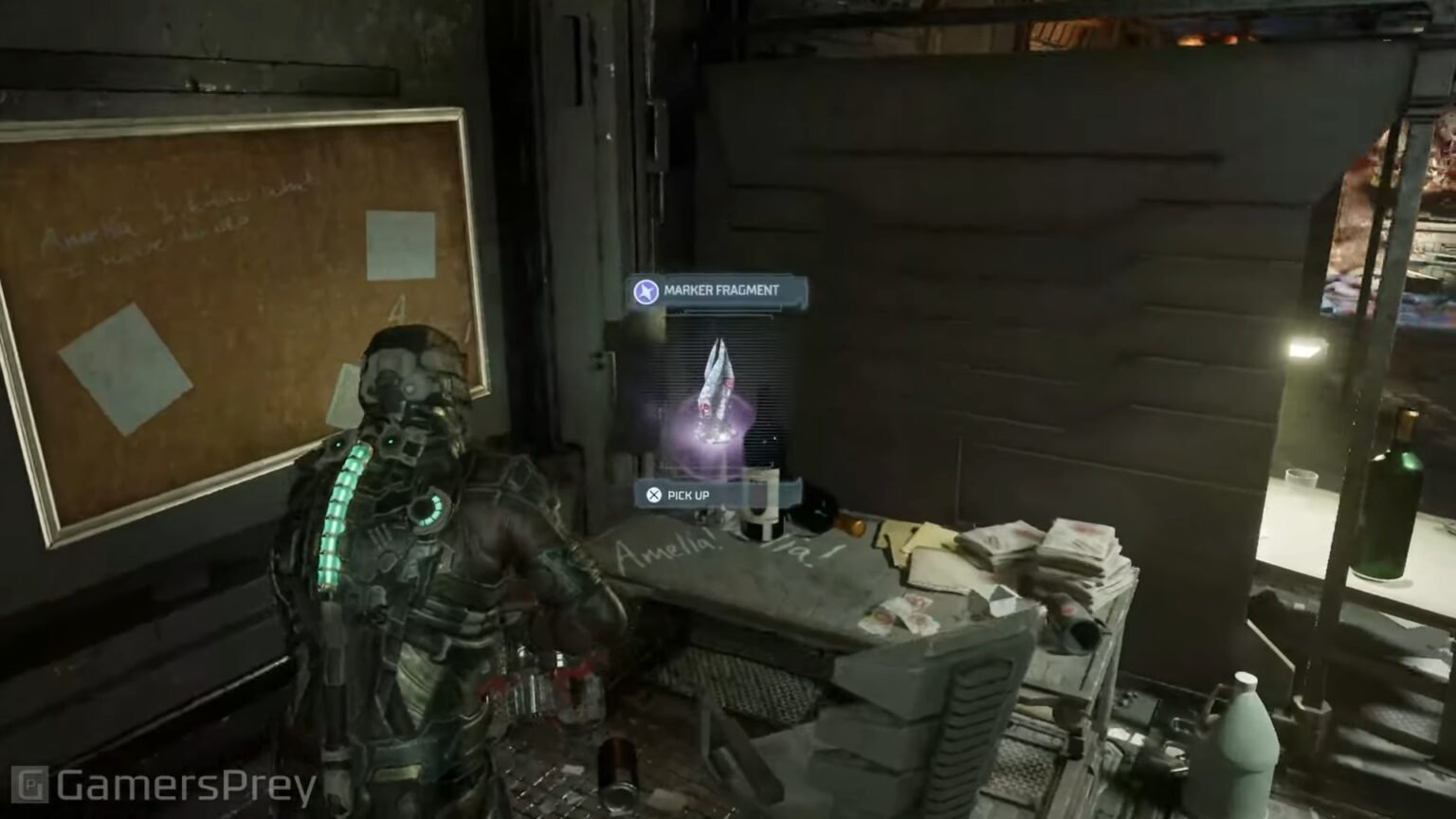1456x819 pixels.
Task: Select the Marker Fragment item label
Action: (x=719, y=291)
